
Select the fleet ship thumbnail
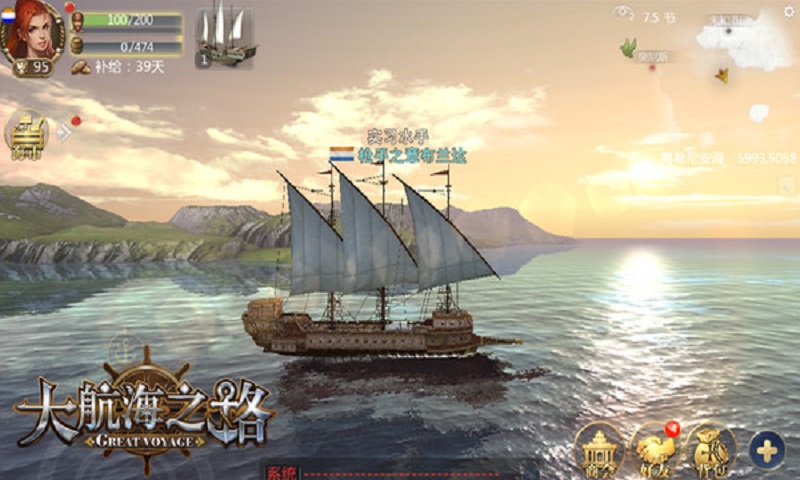[x=224, y=36]
